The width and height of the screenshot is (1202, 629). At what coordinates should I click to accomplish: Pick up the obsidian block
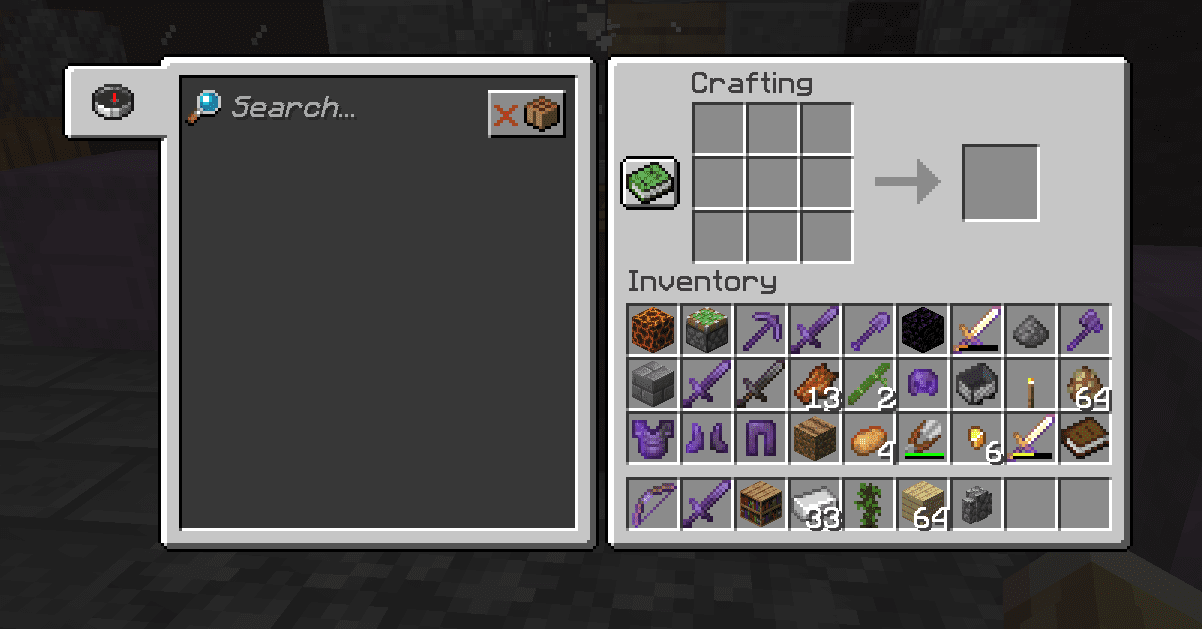pyautogui.click(x=923, y=330)
